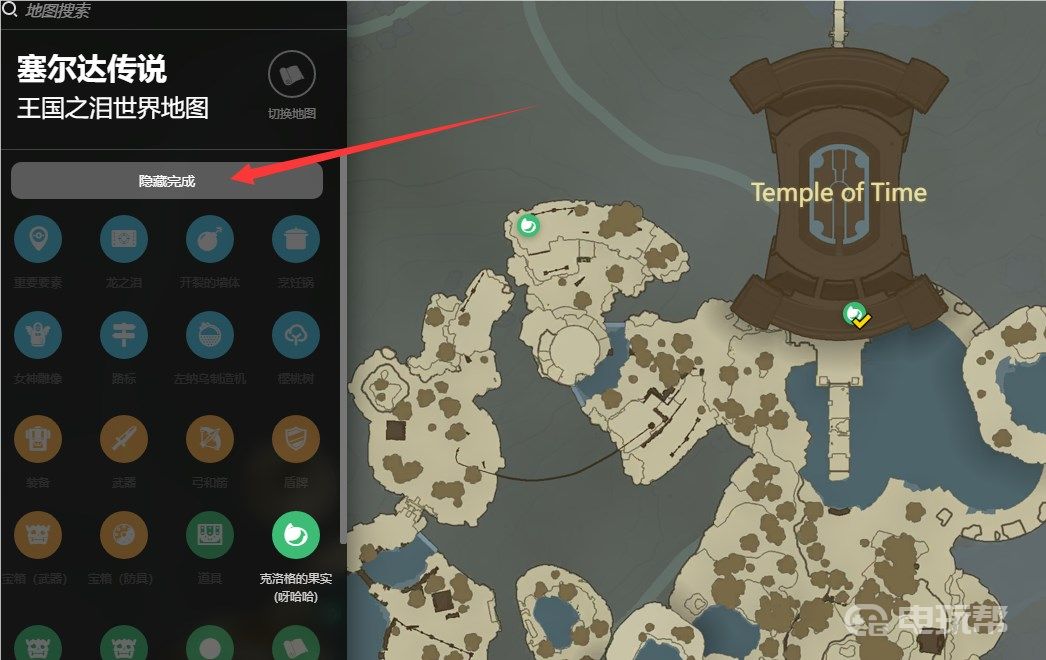Toggle the 盾牌 shield filter

pyautogui.click(x=296, y=439)
